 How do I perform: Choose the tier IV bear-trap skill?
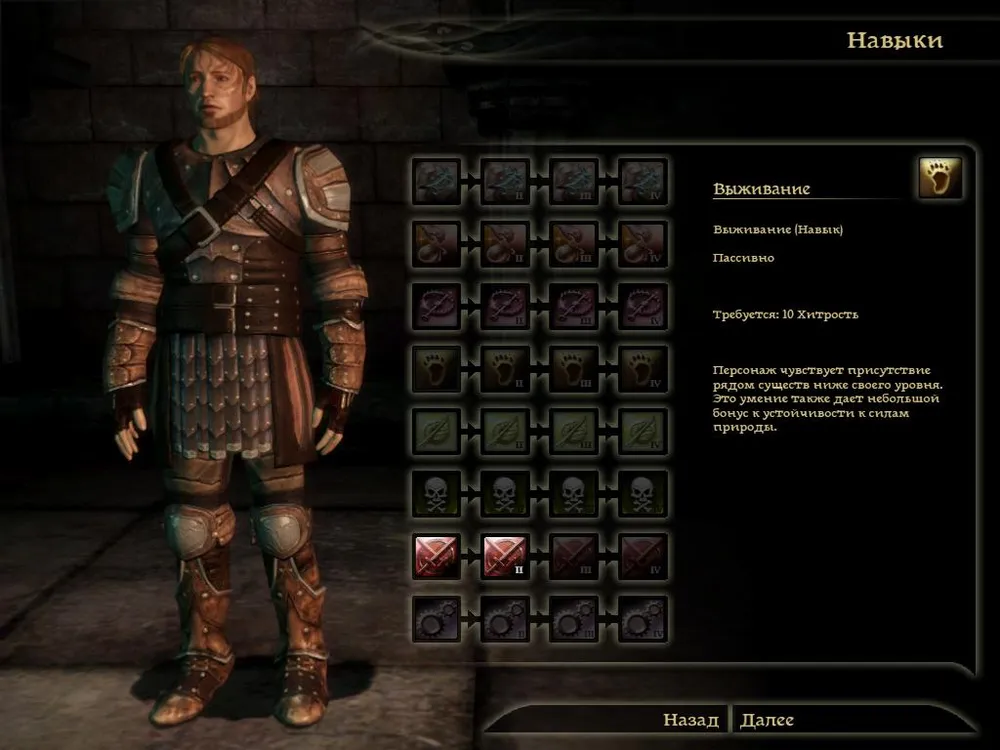[x=642, y=307]
